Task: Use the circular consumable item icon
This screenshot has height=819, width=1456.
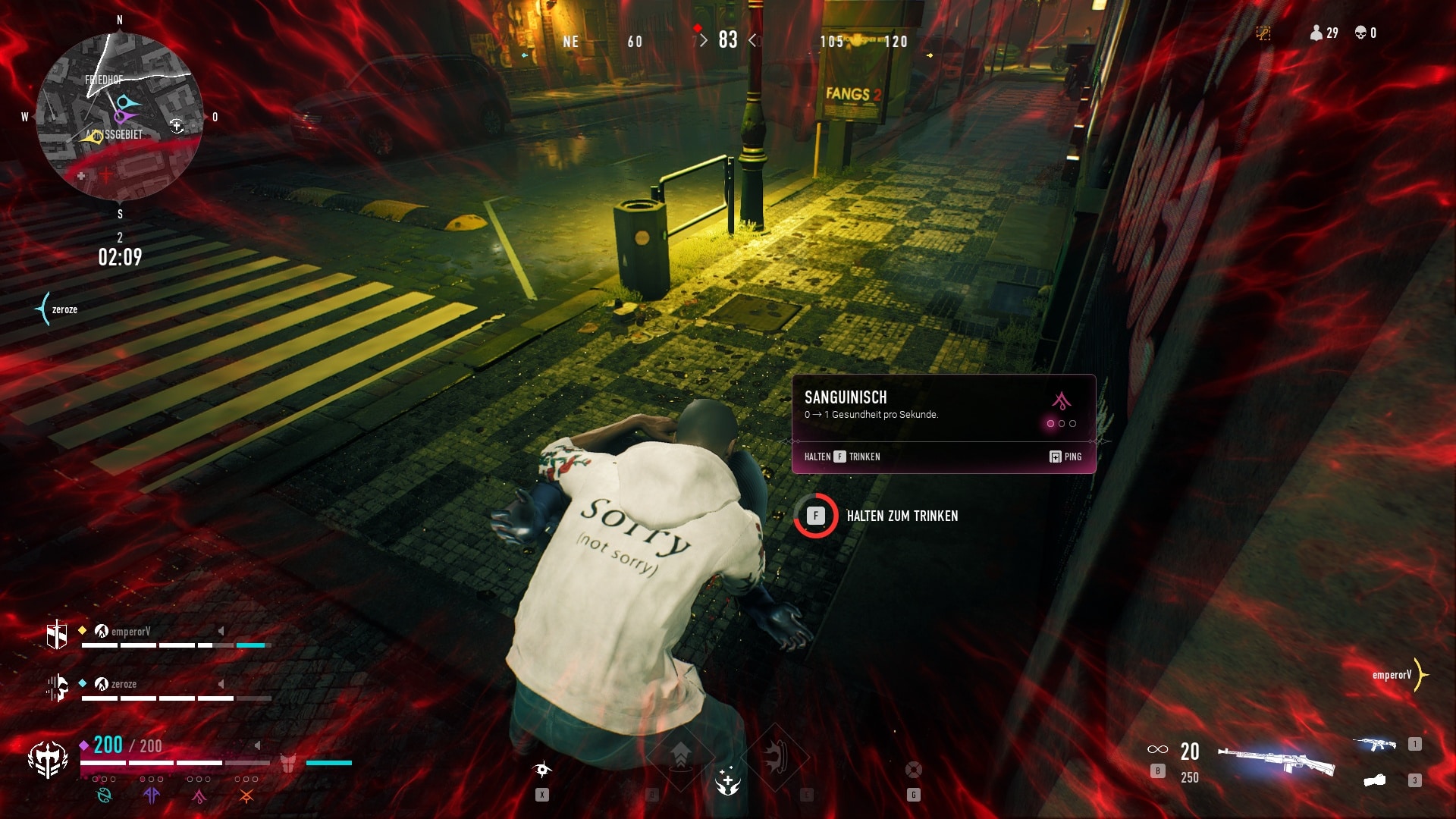Action: pyautogui.click(x=914, y=770)
